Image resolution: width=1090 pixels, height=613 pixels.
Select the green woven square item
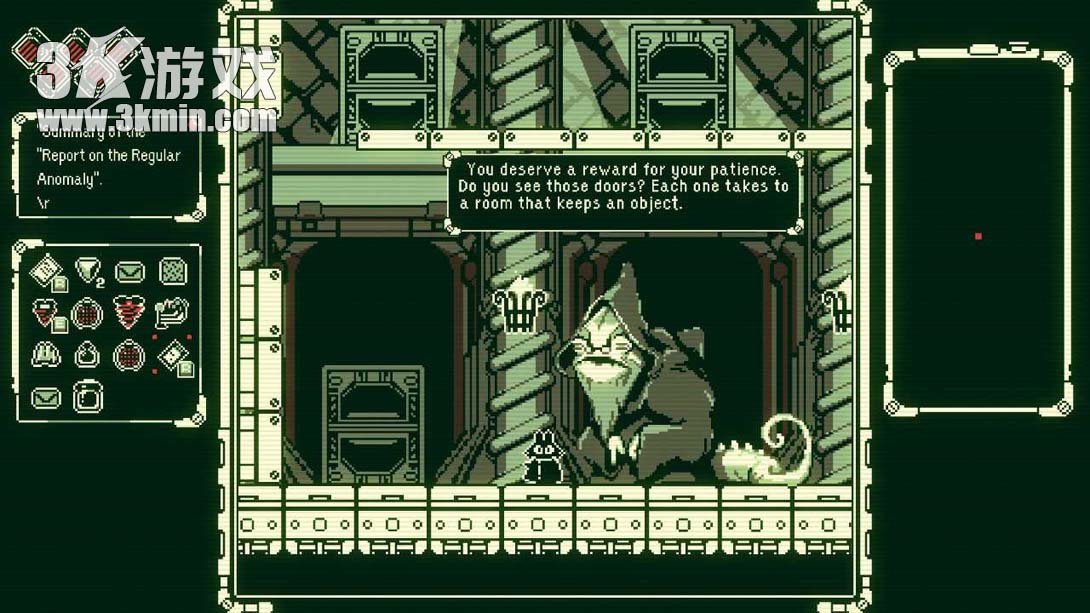tap(172, 270)
